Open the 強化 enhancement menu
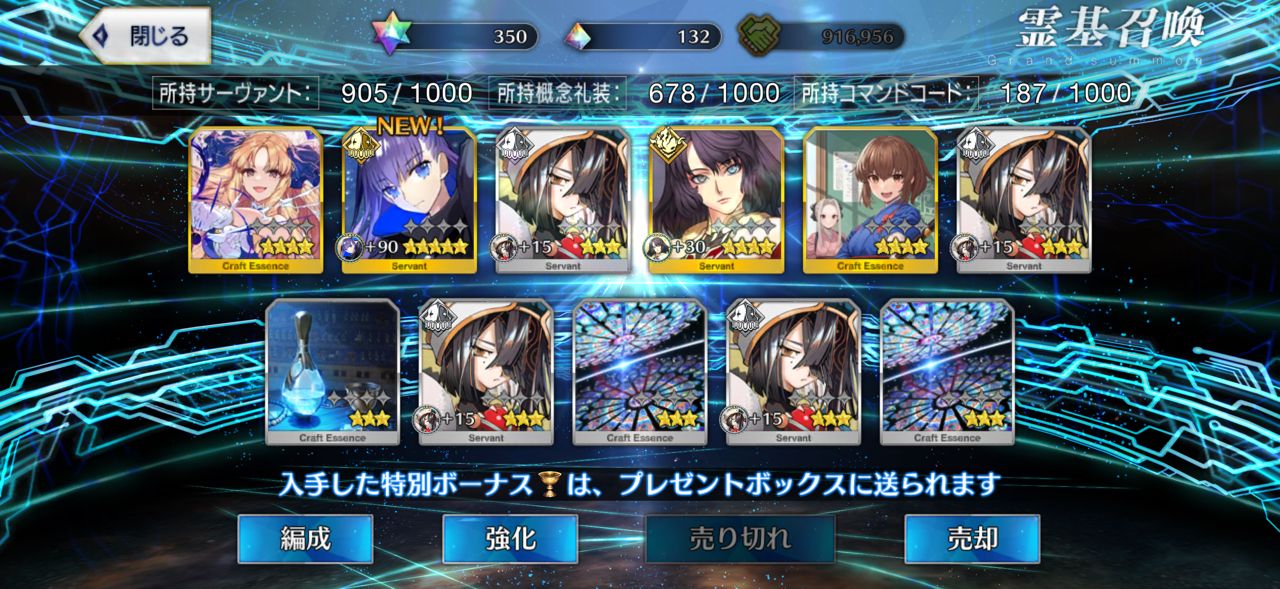The image size is (1280, 589). point(509,539)
